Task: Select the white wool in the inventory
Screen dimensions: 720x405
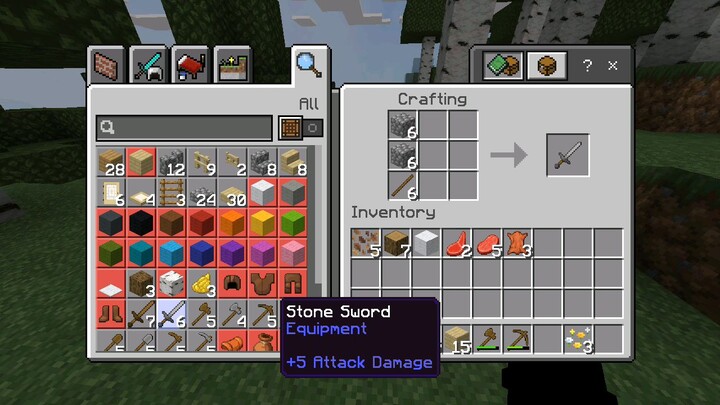Action: pos(426,244)
